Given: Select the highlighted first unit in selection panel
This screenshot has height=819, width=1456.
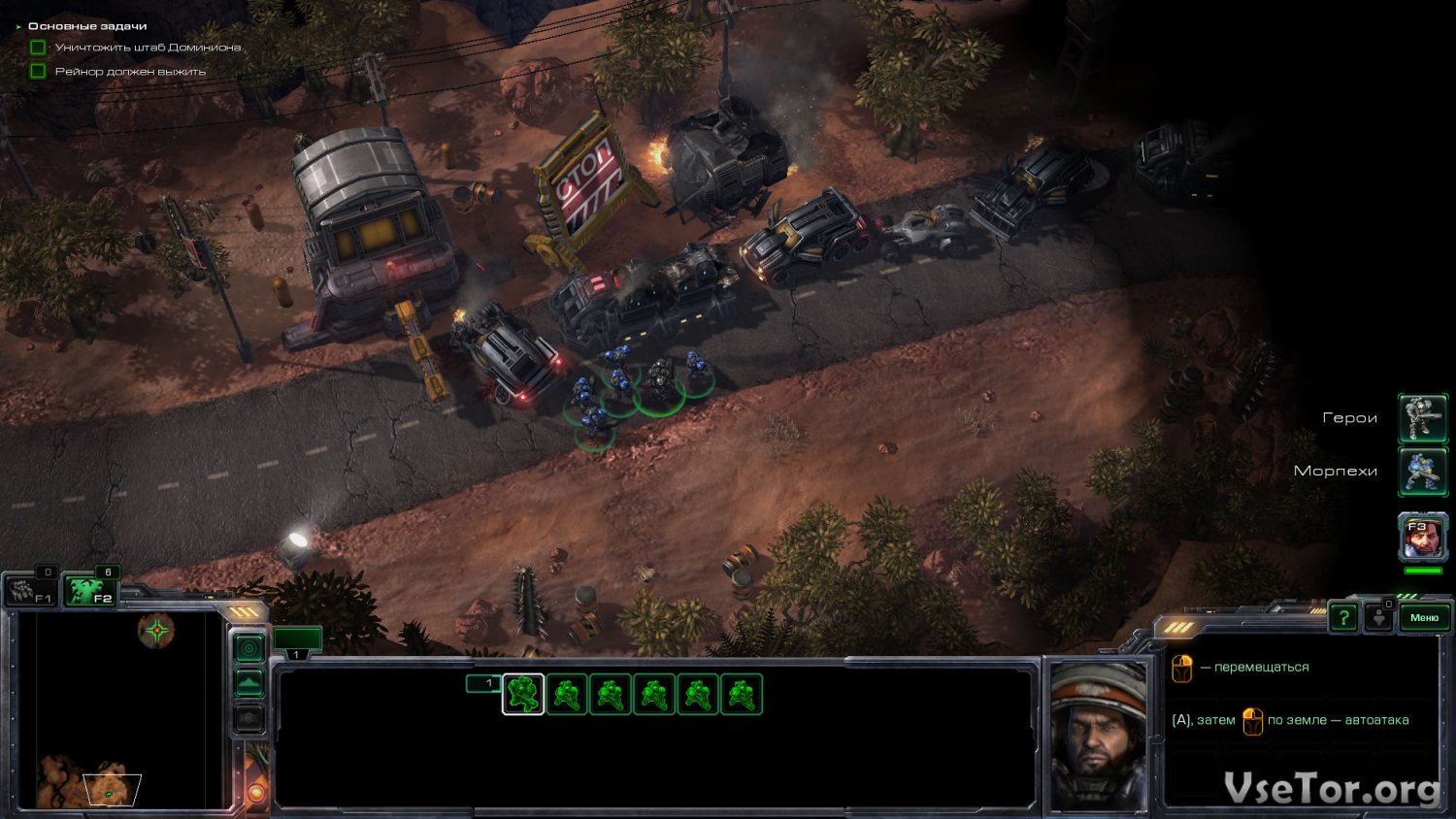Looking at the screenshot, I should [523, 695].
